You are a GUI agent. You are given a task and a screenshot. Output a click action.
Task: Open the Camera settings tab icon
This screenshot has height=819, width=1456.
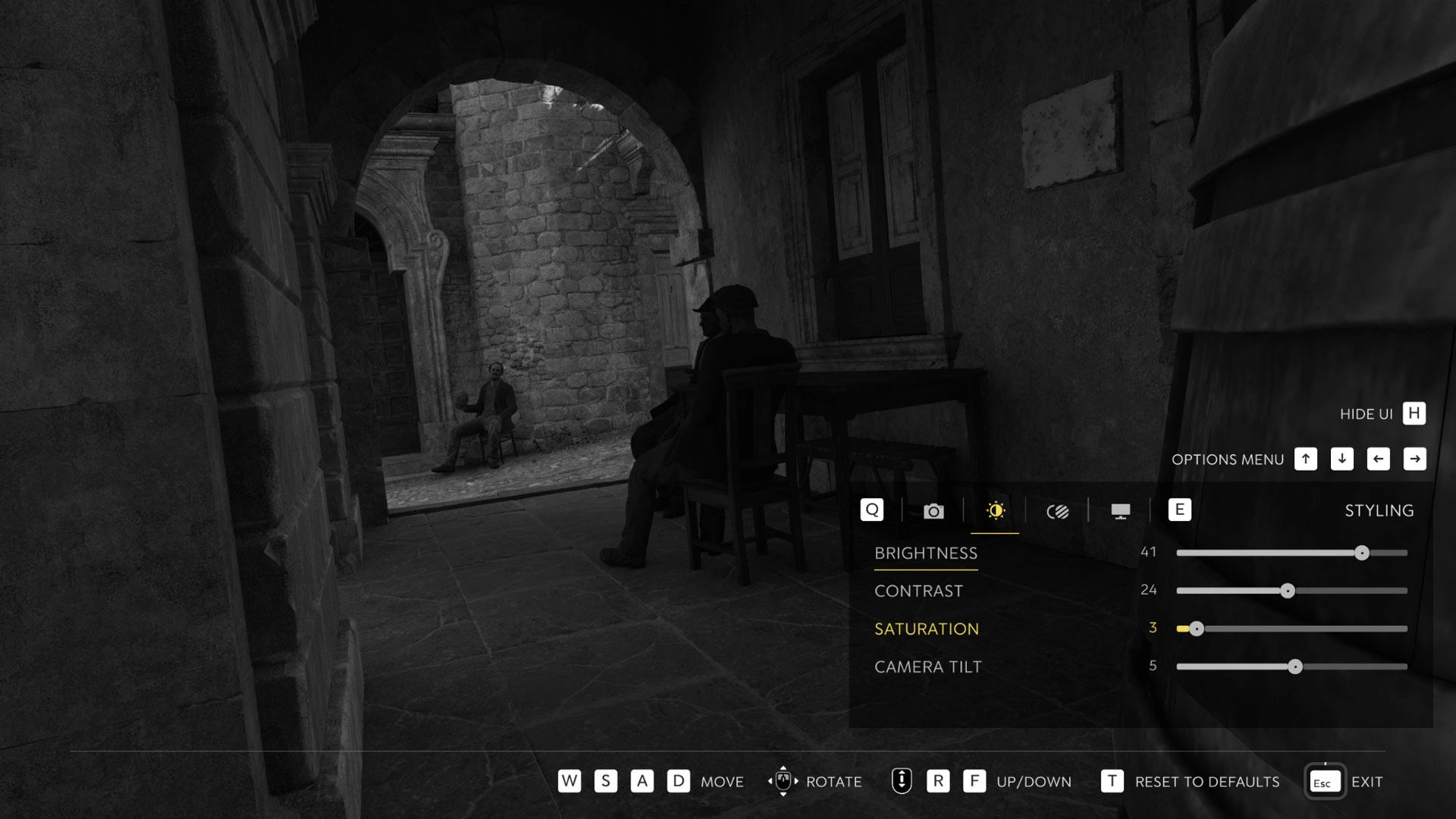[x=933, y=510]
